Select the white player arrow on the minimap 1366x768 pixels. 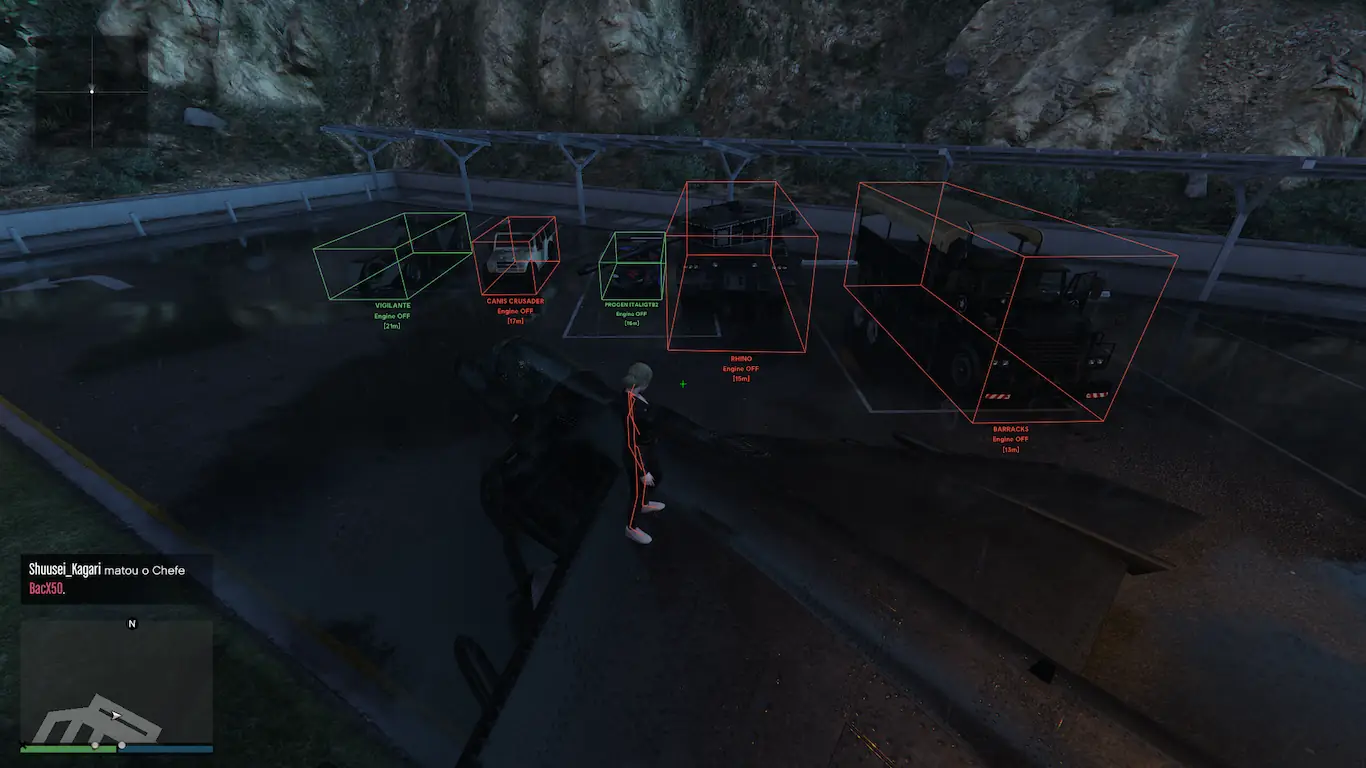(116, 715)
